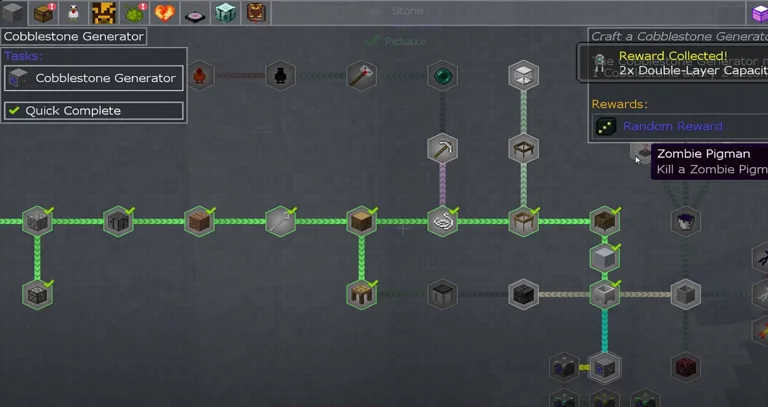The image size is (768, 407).
Task: Toggle the Quick Complete option
Action: coord(95,111)
